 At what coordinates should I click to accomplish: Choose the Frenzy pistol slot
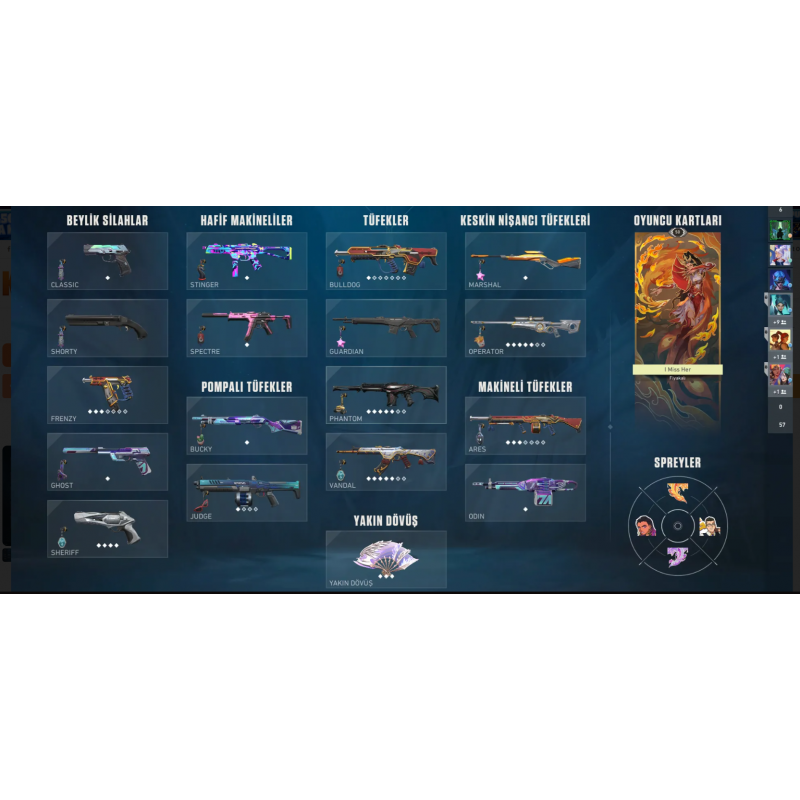107,394
